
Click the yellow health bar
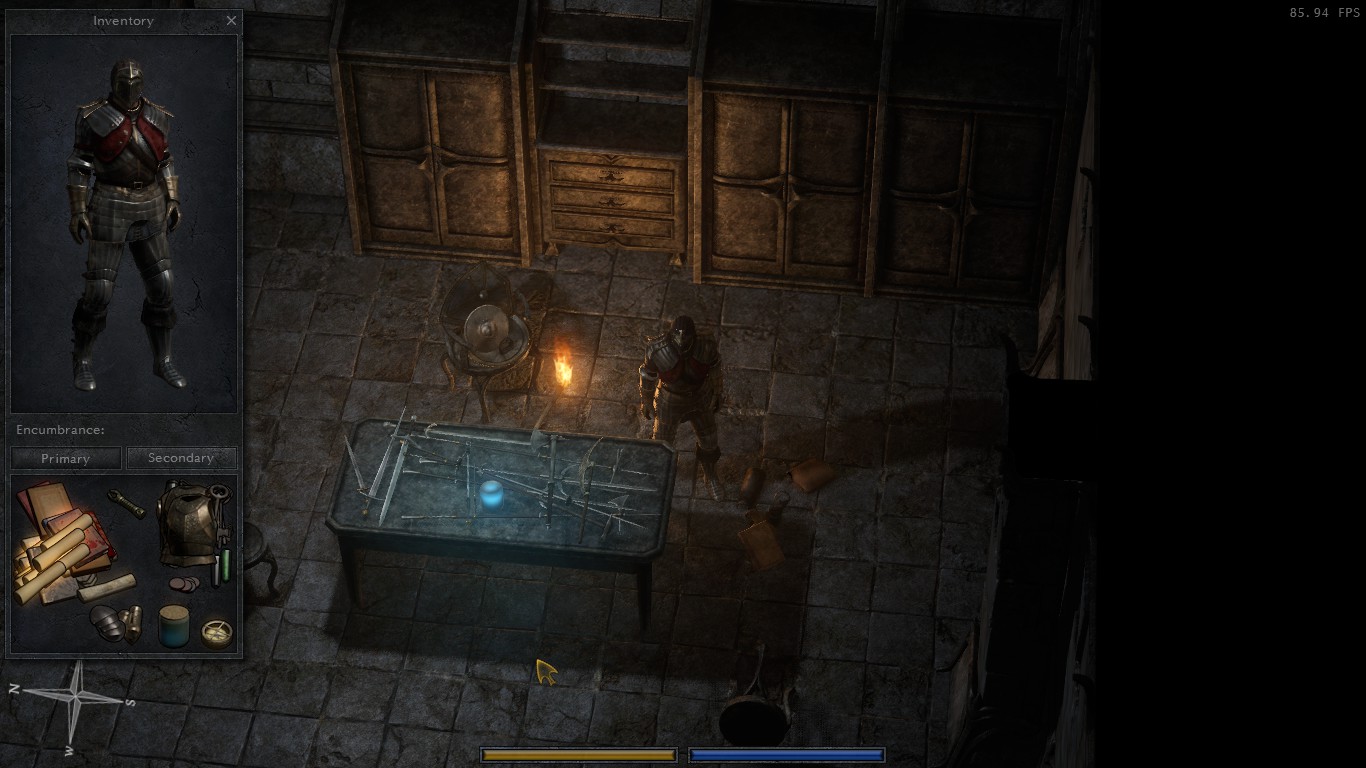click(578, 755)
